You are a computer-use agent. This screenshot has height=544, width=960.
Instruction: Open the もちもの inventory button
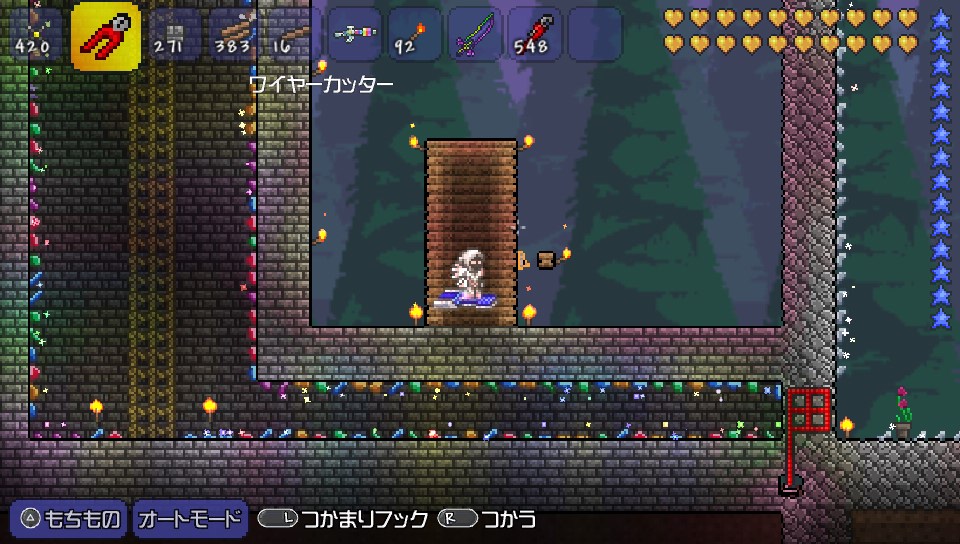click(x=69, y=519)
